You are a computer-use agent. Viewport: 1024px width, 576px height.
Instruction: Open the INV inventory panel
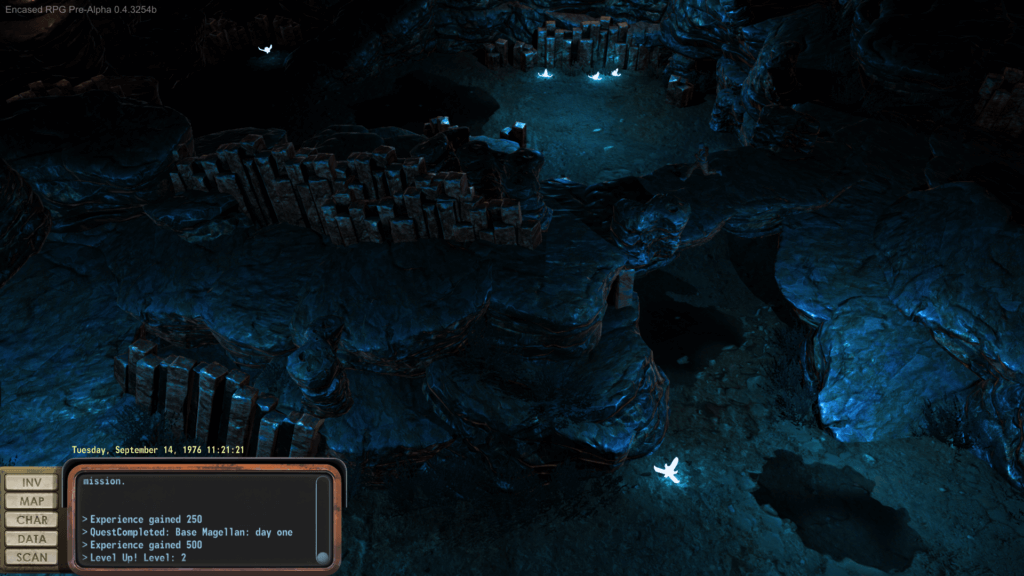pos(31,482)
